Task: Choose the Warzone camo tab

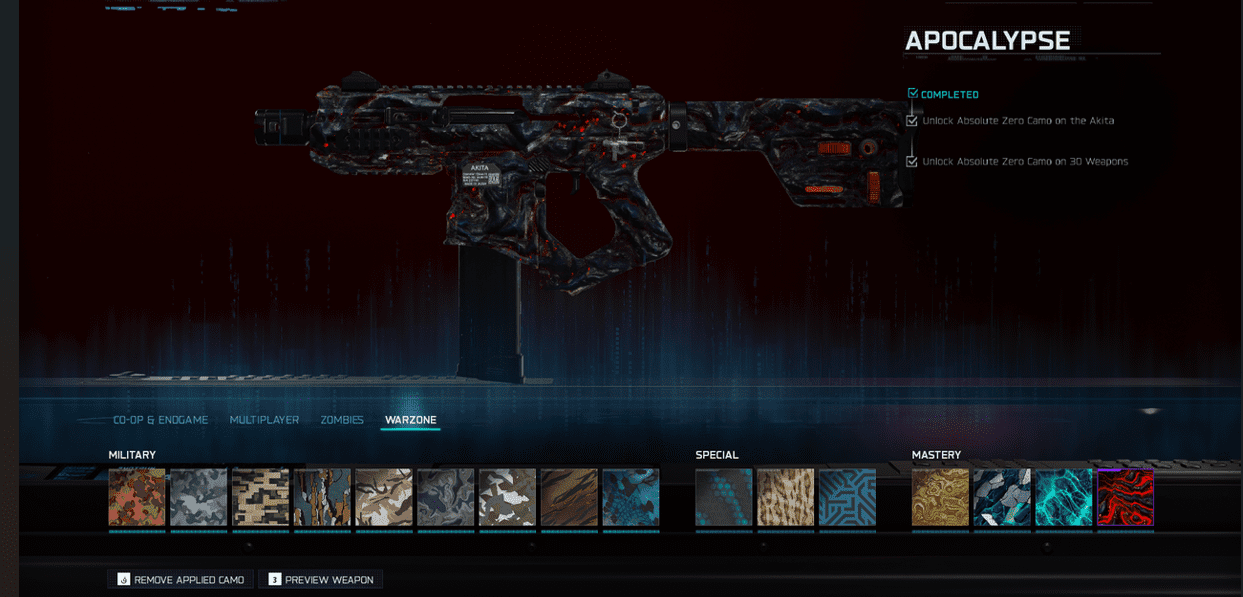Action: coord(410,420)
